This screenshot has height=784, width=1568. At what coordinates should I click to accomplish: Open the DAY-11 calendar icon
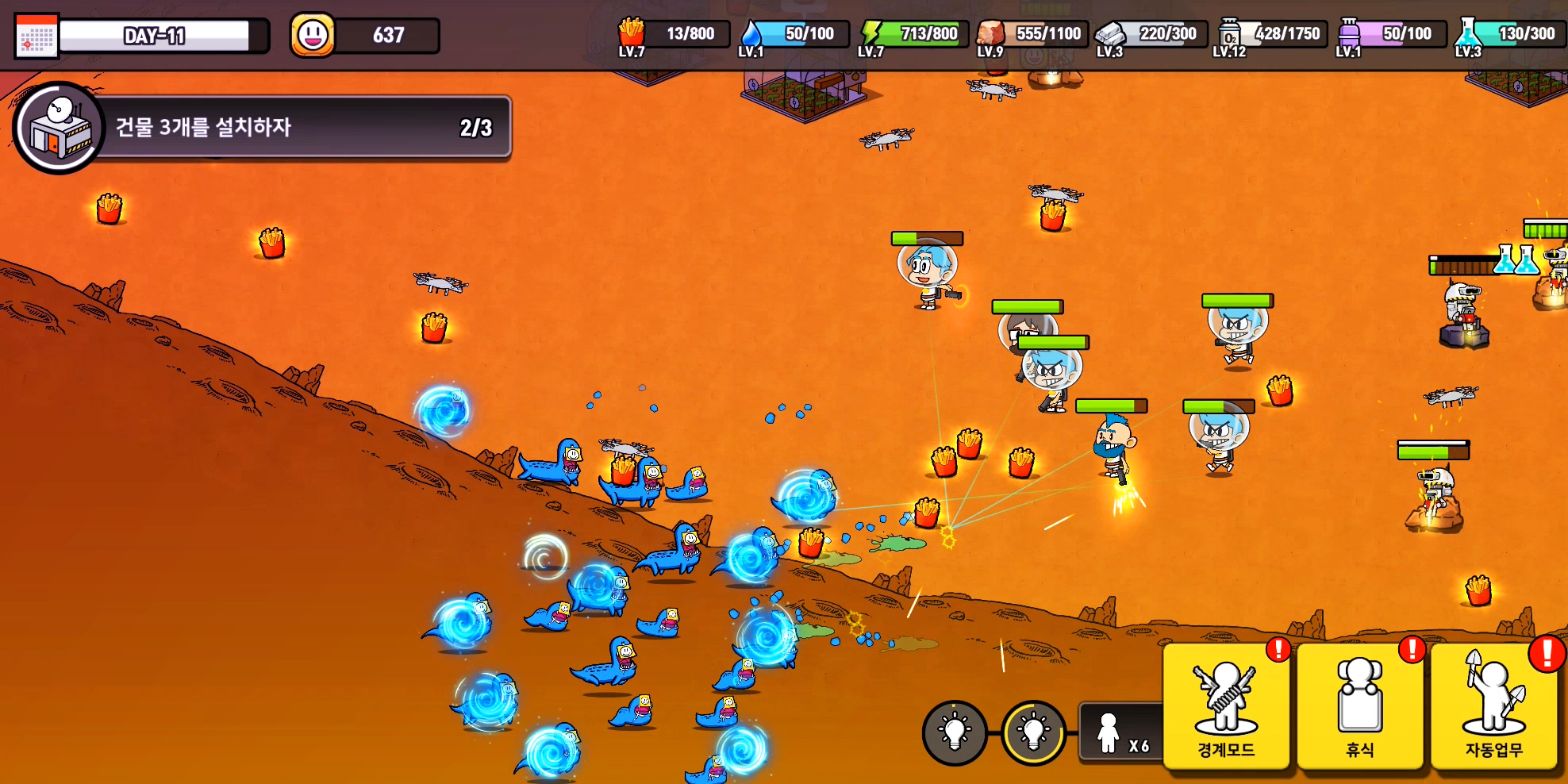coord(37,36)
